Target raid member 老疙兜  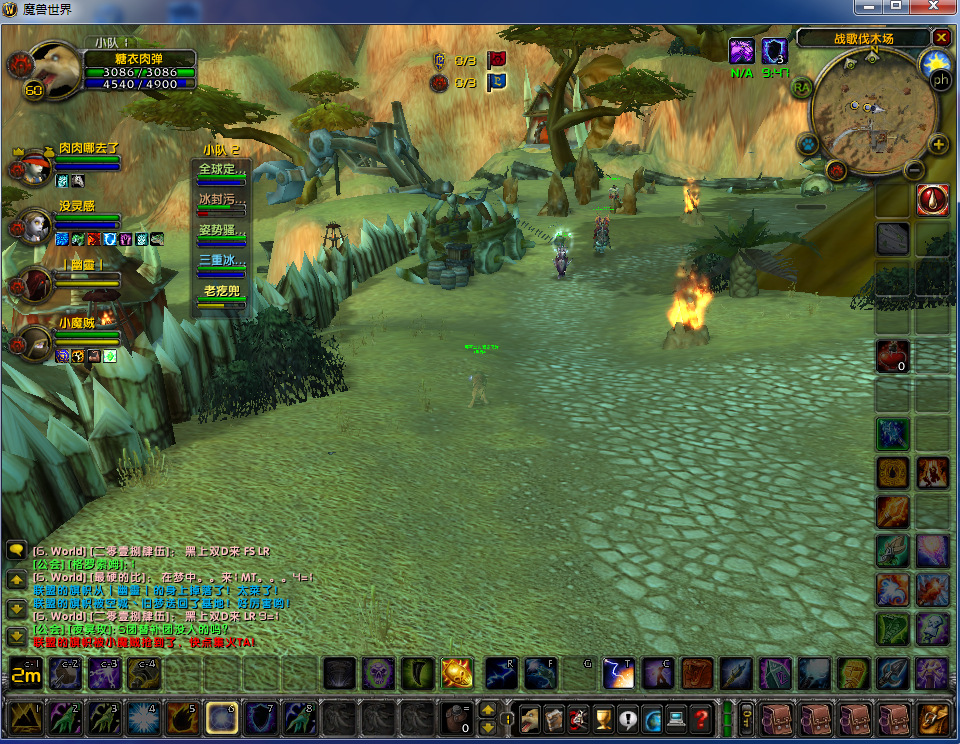(x=220, y=293)
